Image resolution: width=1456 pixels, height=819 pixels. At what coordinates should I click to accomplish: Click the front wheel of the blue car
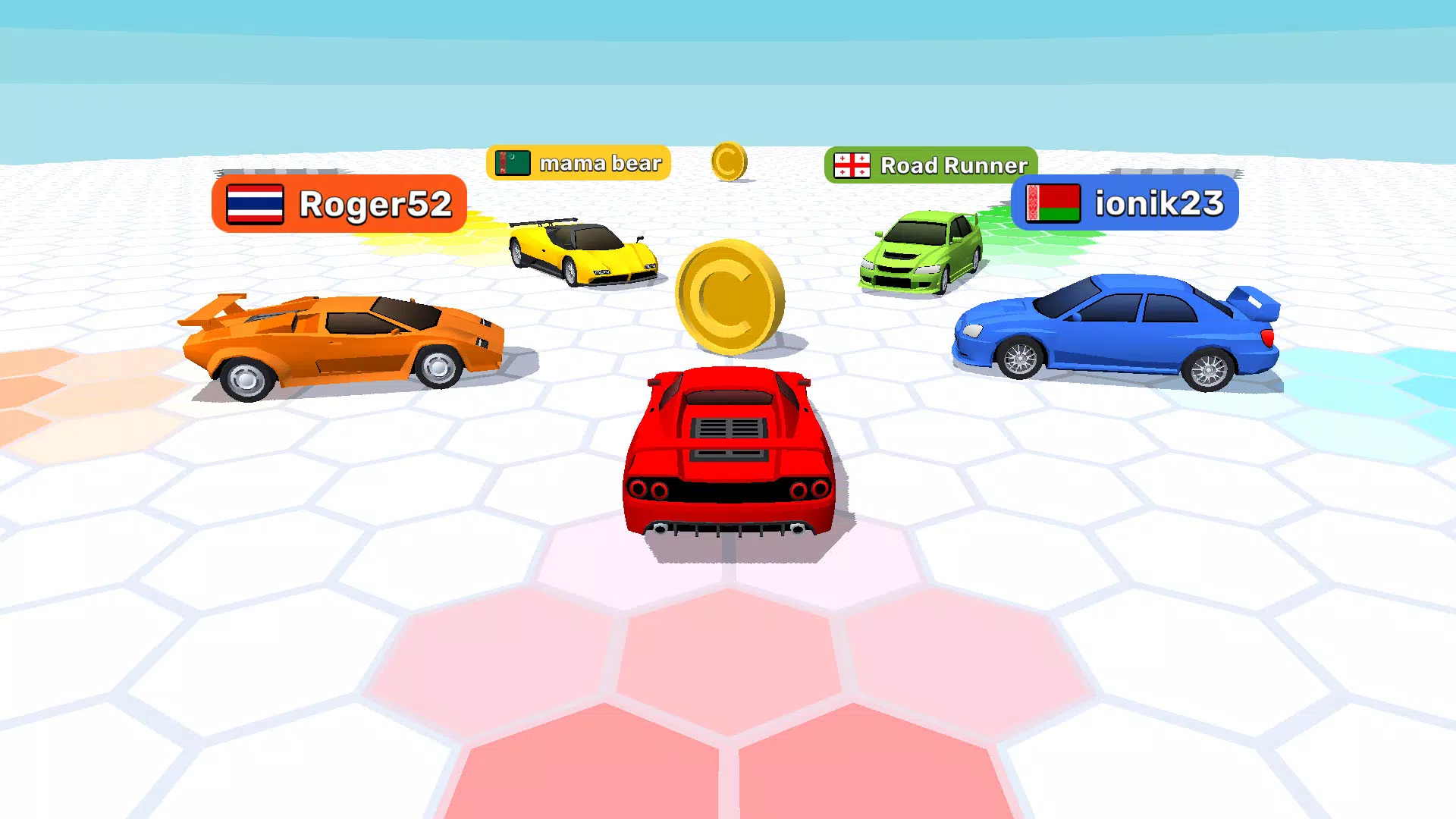coord(1020,356)
